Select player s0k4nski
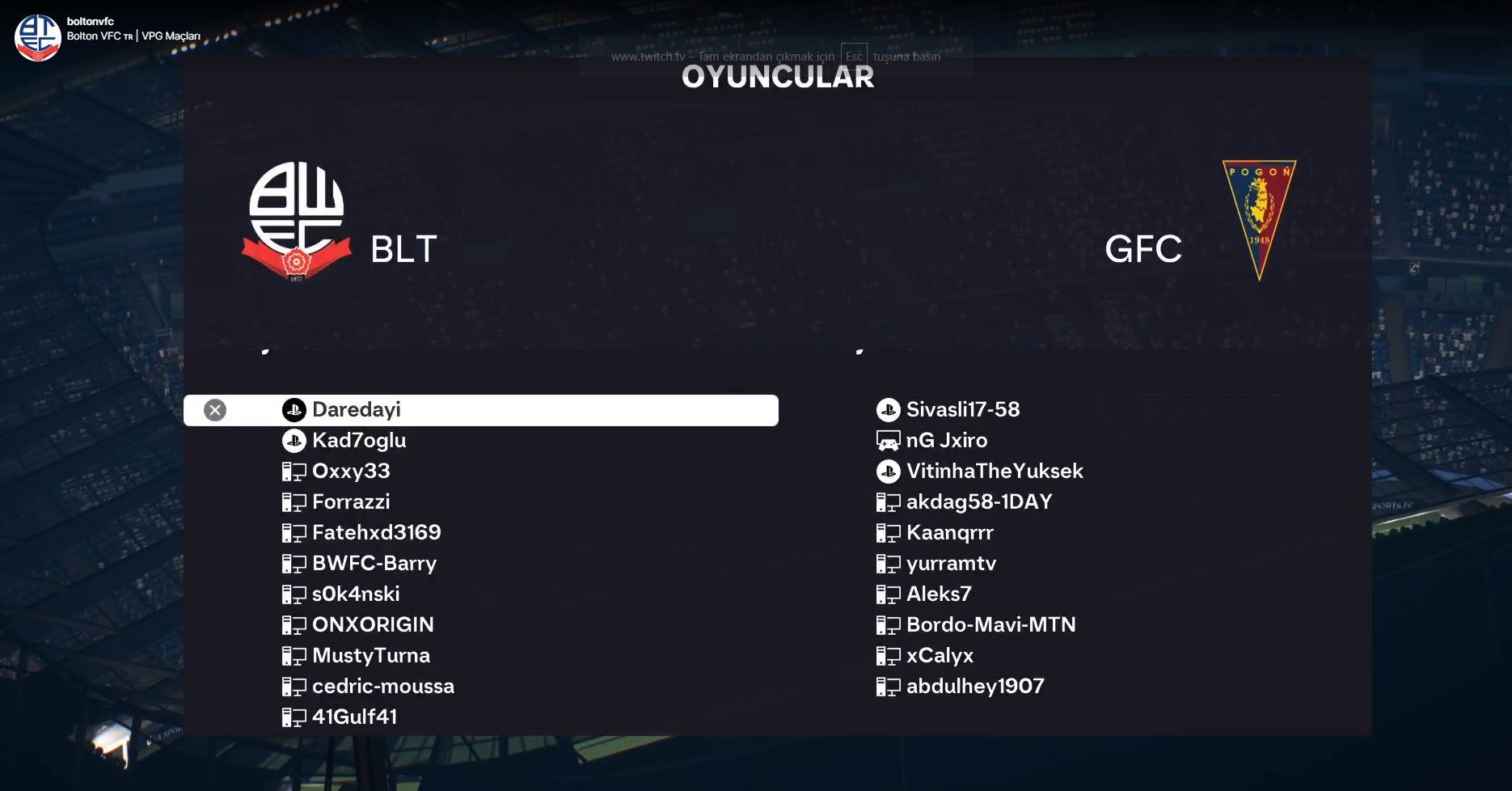1512x791 pixels. point(356,594)
